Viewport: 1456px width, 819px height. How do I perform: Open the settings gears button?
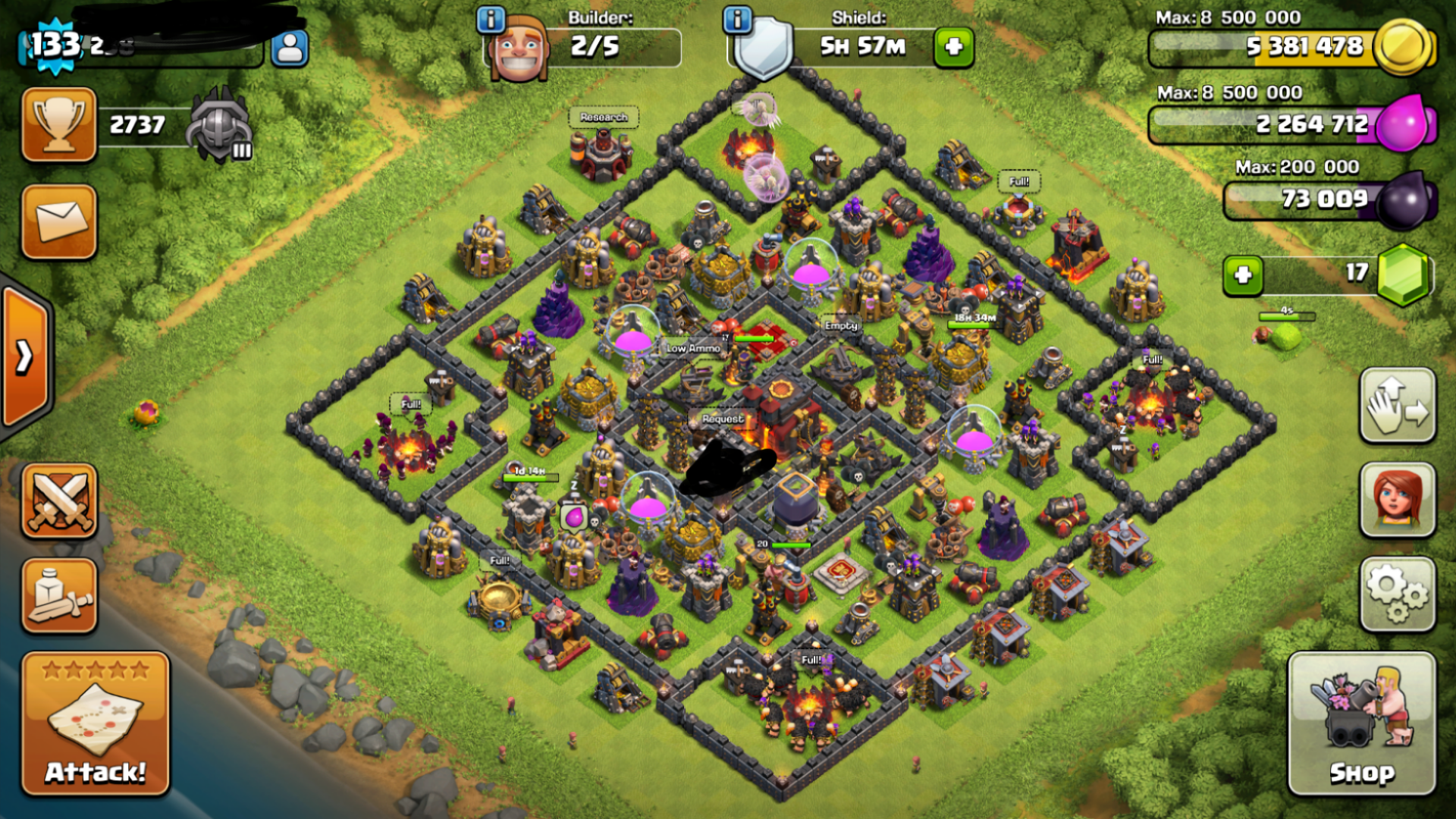coord(1398,595)
